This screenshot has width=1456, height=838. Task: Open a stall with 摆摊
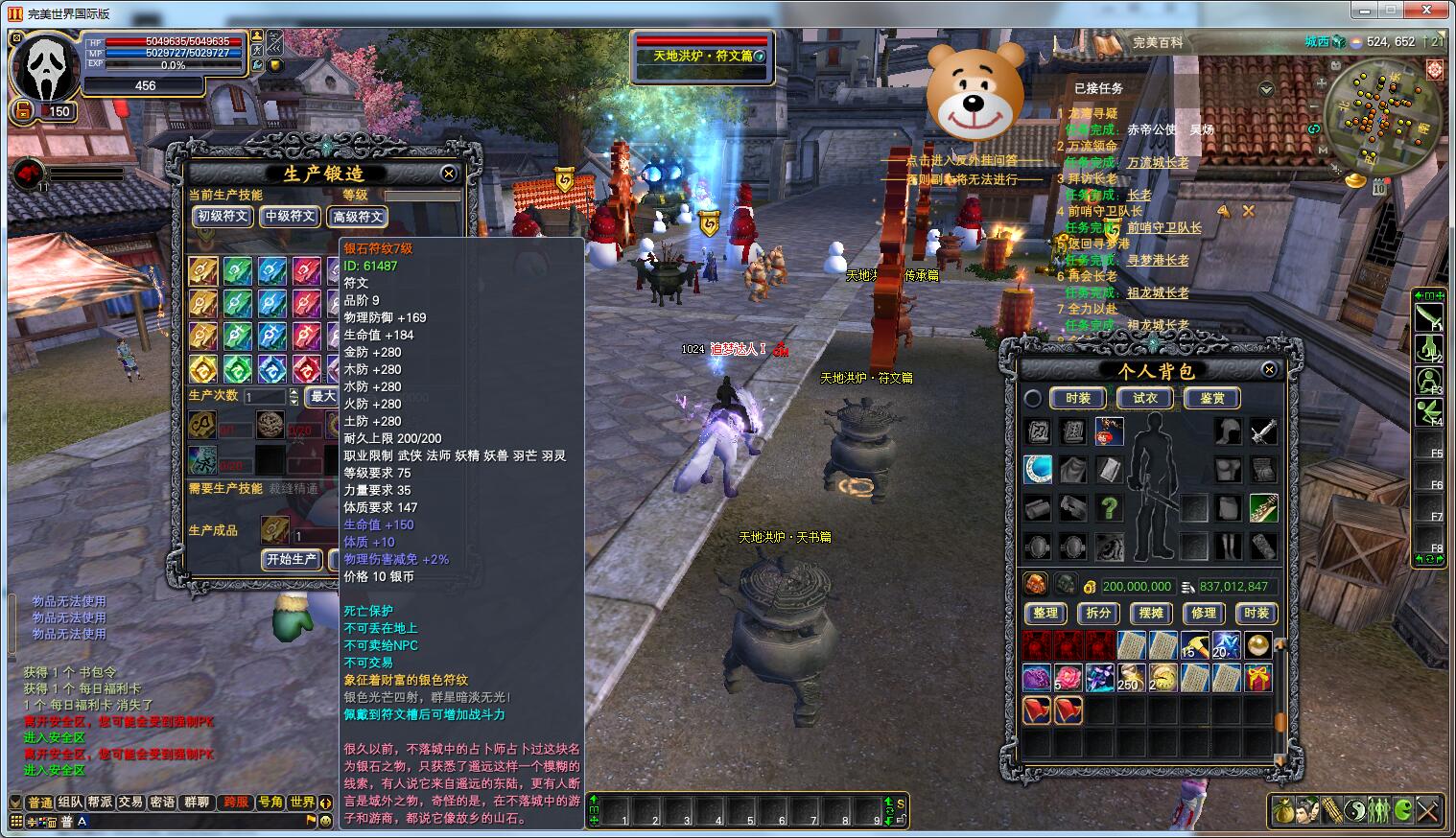pos(1151,613)
